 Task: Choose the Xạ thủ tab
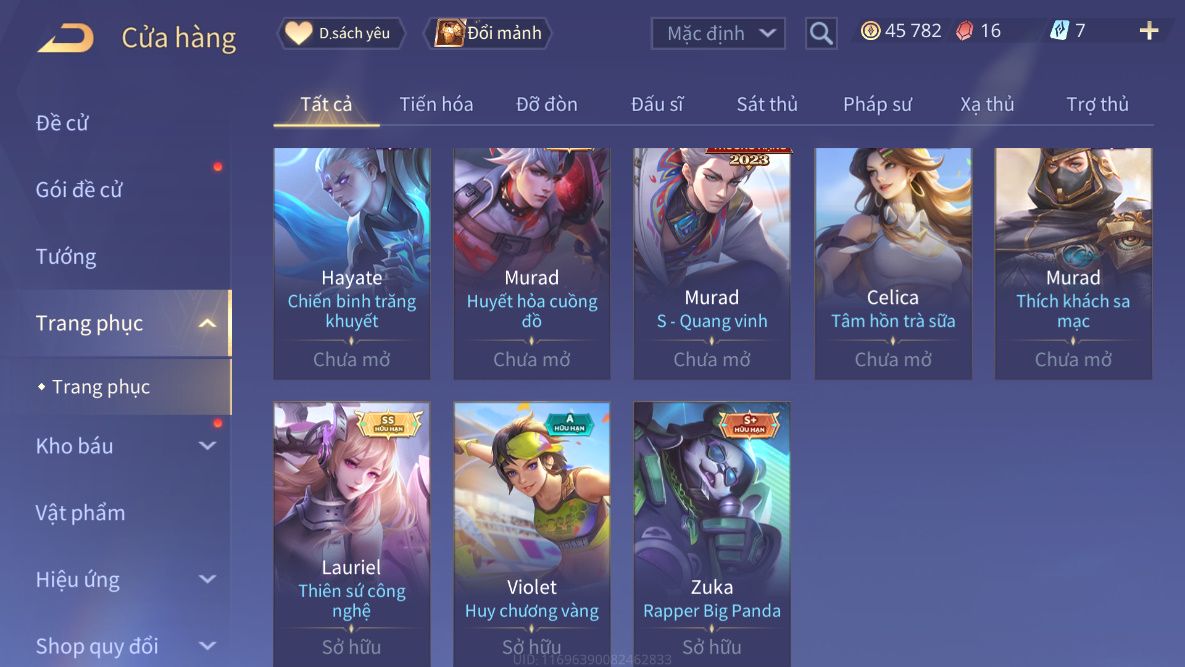987,104
